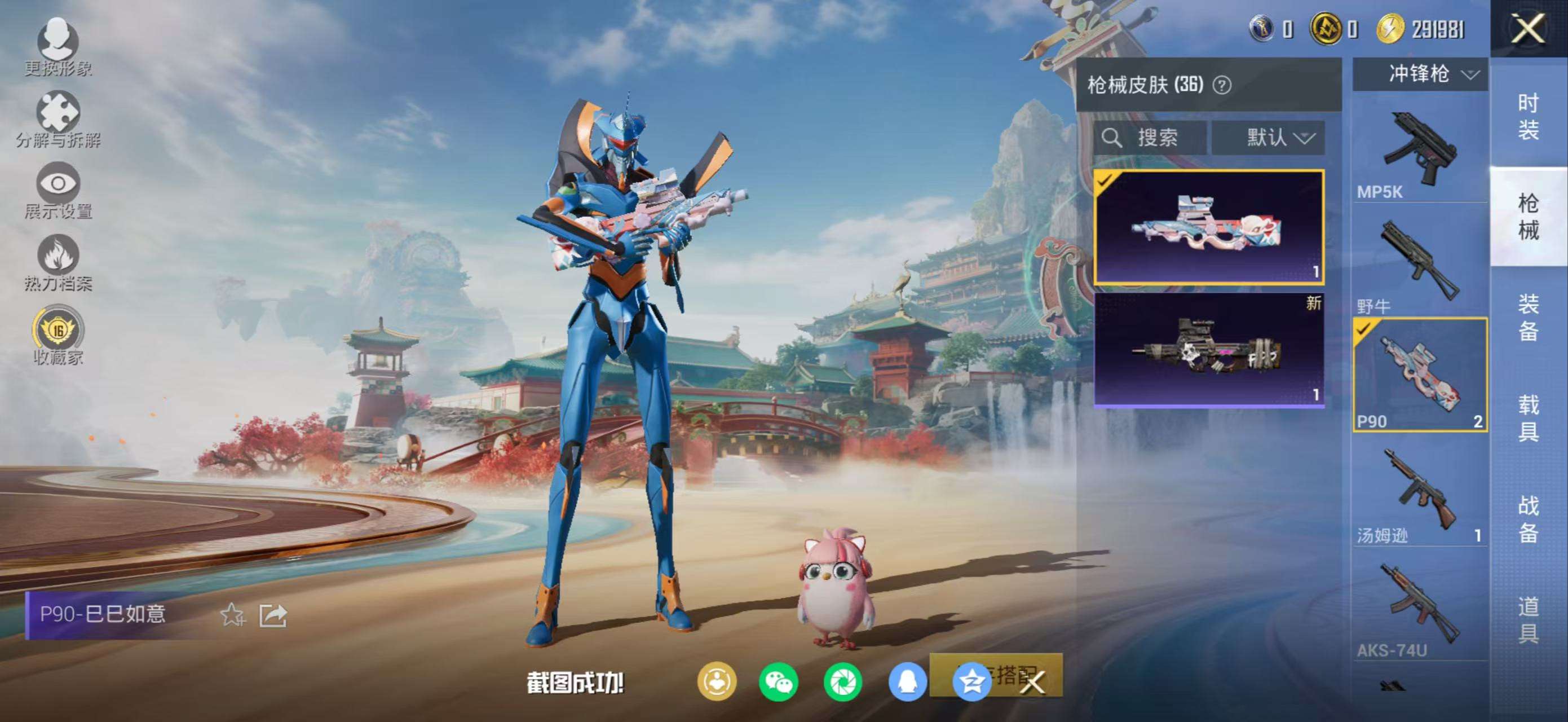Image resolution: width=1568 pixels, height=722 pixels.
Task: Expand the 冲锋枪 weapon type dropdown
Action: point(1420,74)
